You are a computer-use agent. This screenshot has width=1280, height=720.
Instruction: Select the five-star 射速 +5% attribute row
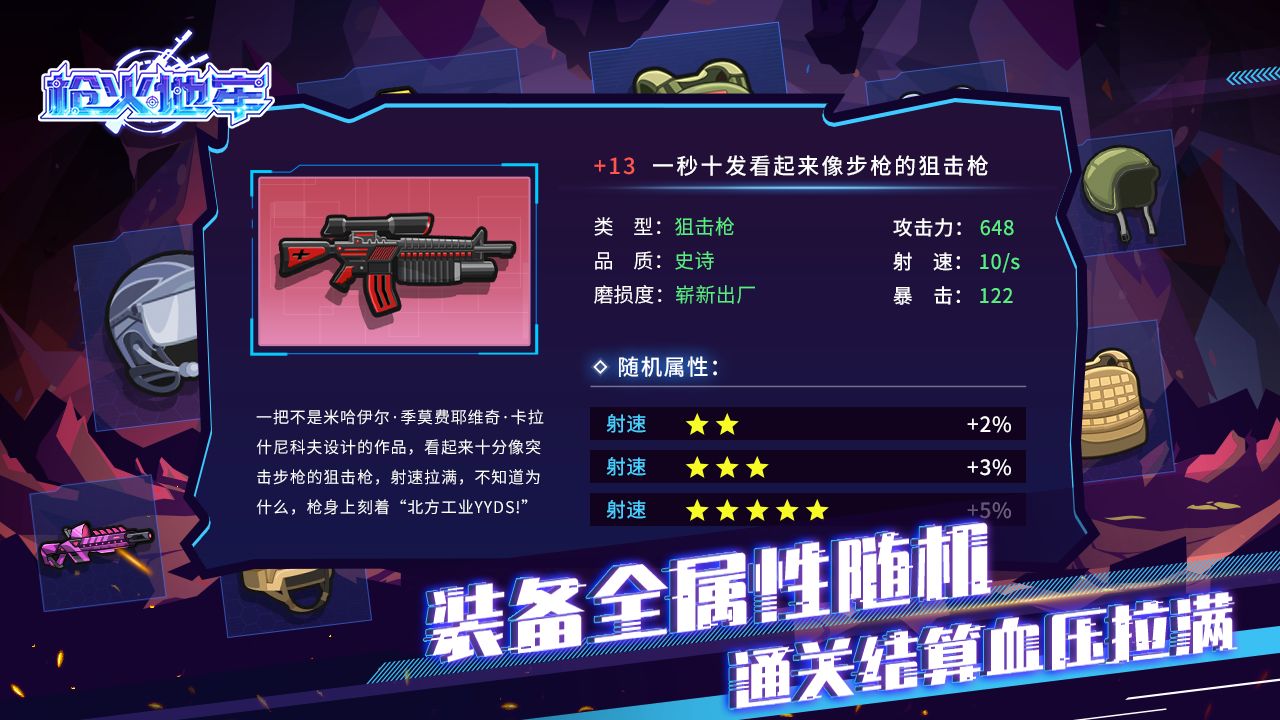coord(805,510)
